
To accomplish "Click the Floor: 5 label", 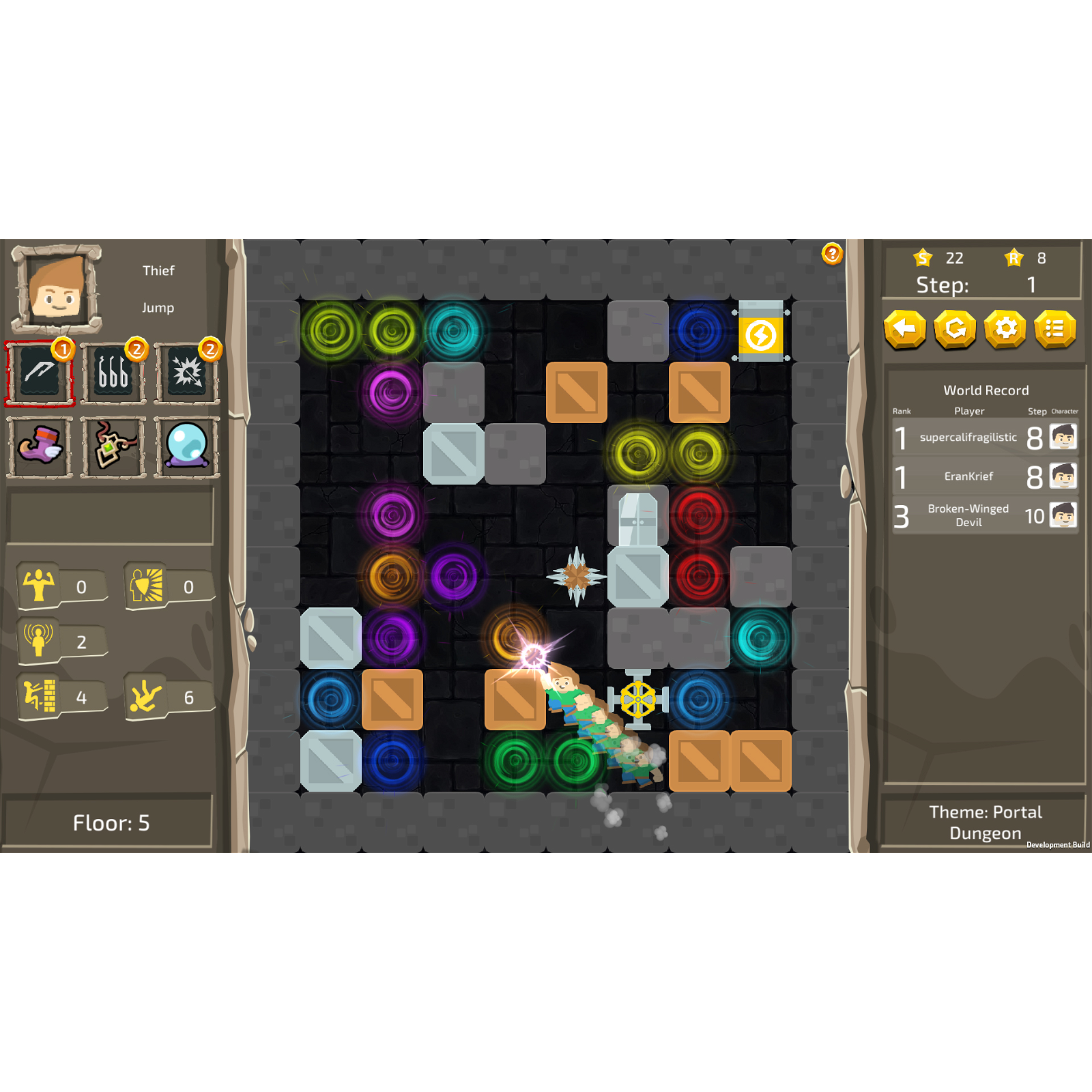I will click(111, 823).
